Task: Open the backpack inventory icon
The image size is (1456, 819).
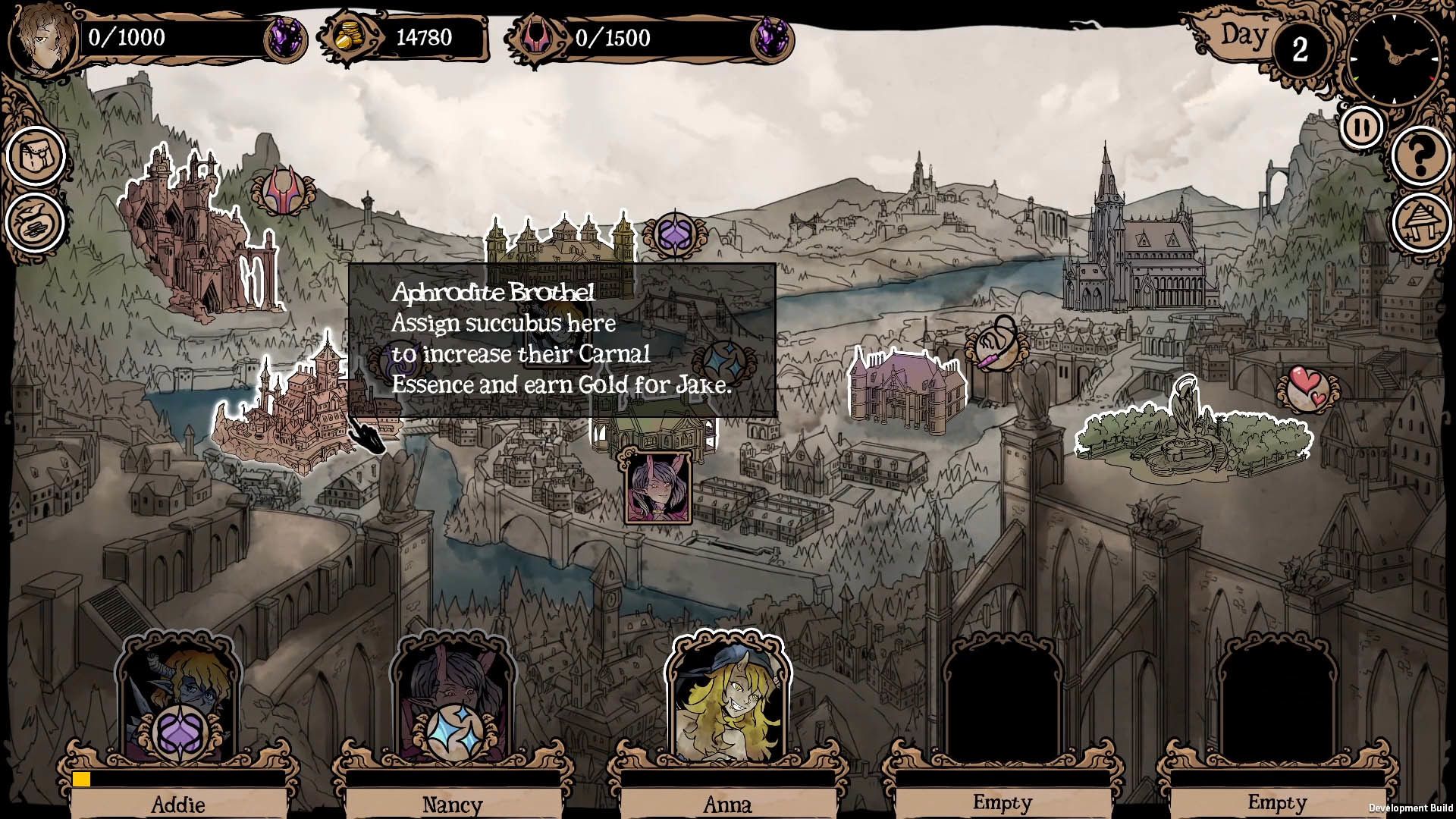Action: click(35, 156)
